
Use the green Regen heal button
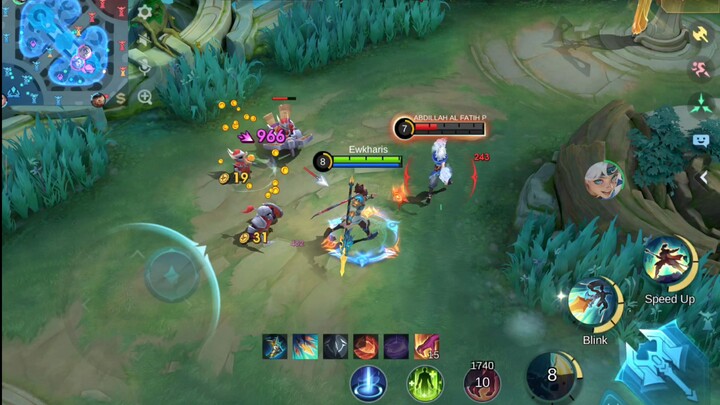point(425,383)
